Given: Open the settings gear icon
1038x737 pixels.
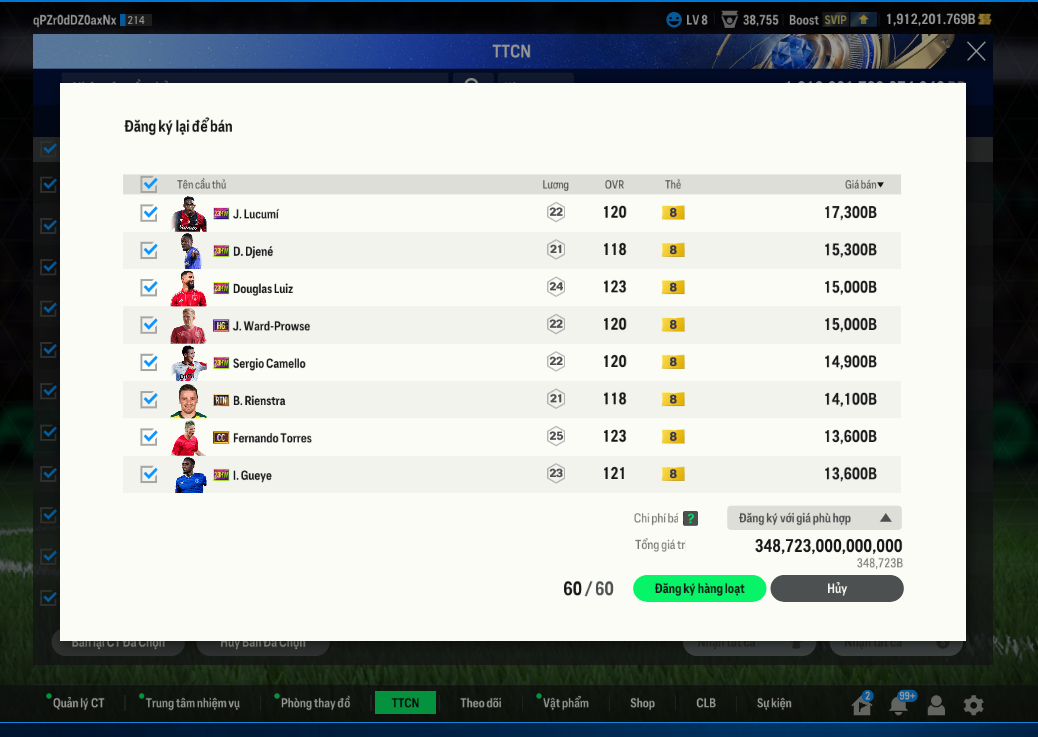Looking at the screenshot, I should [x=973, y=705].
